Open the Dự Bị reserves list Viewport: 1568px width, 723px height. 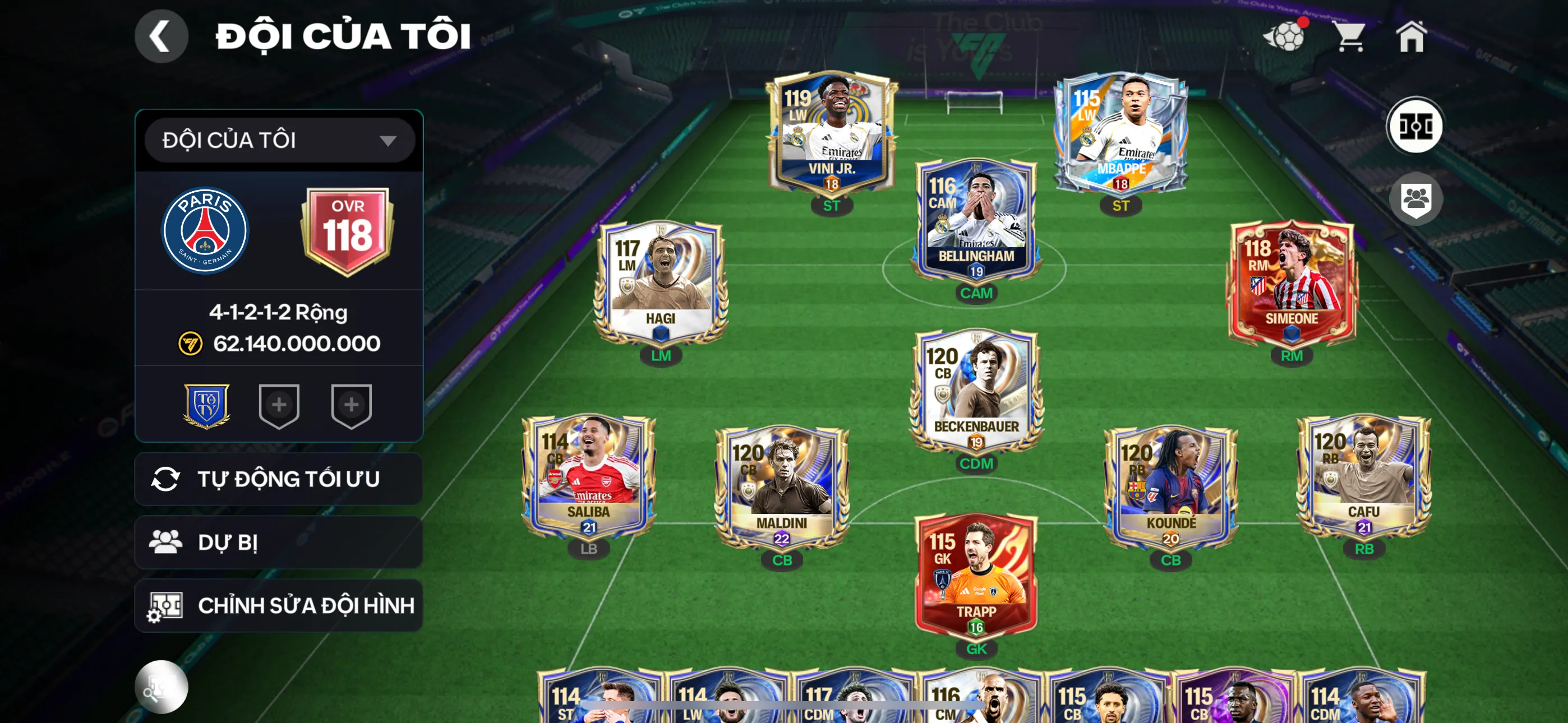[279, 543]
